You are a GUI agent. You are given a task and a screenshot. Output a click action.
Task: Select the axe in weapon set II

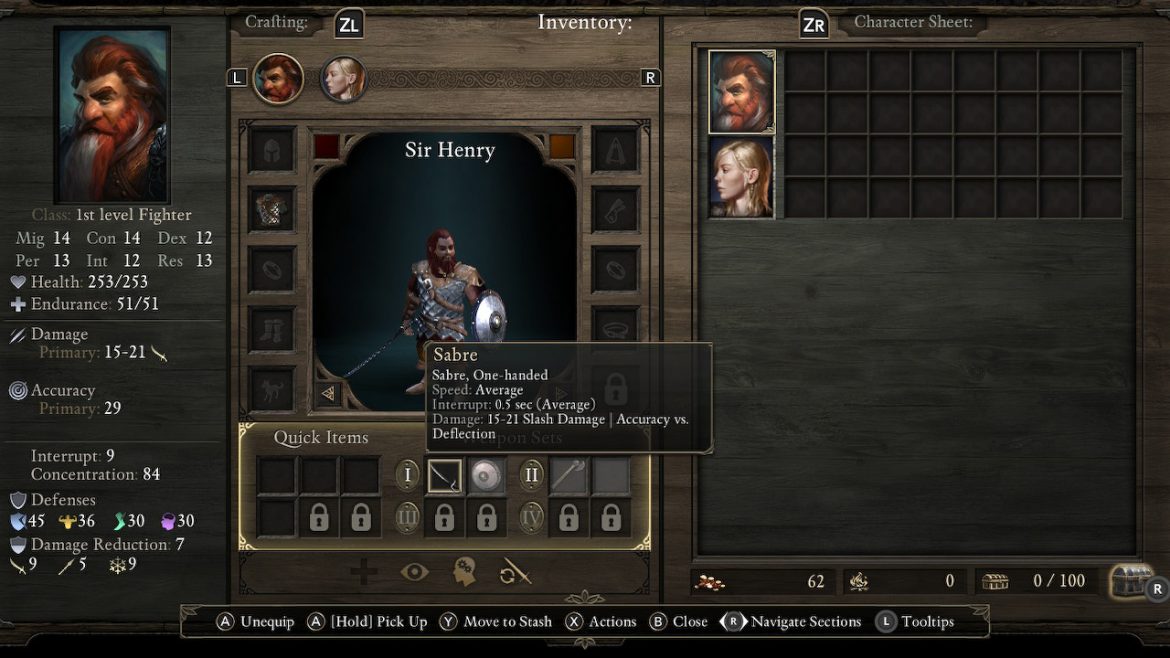point(568,475)
